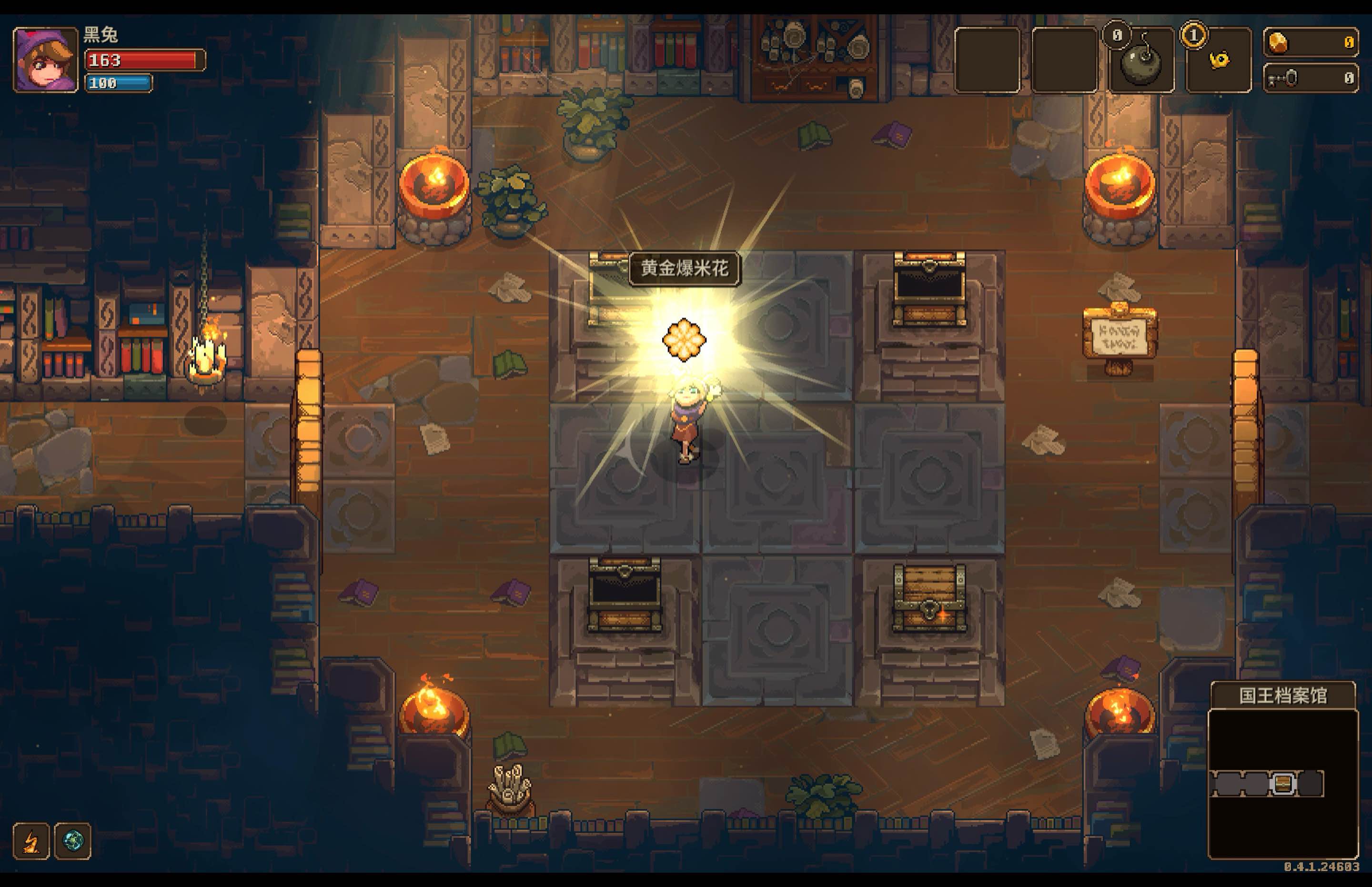Click the 黑兔 character portrait

(46, 60)
